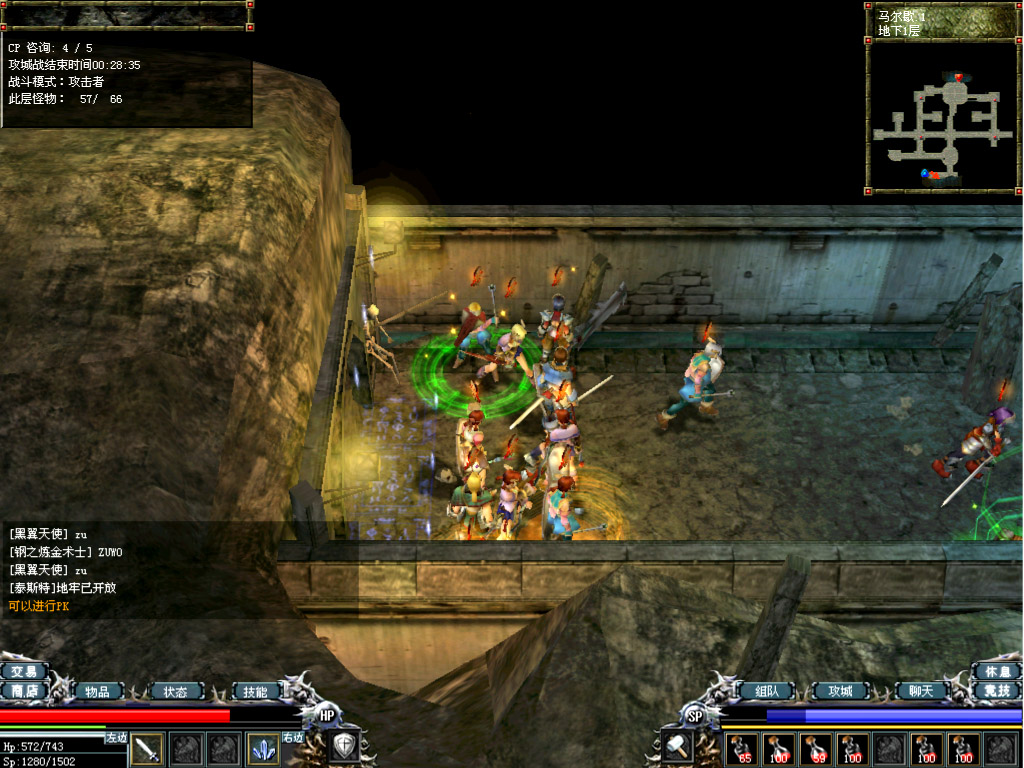This screenshot has height=768, width=1024.
Task: Show the 状态 (Status) panel
Action: (x=175, y=691)
